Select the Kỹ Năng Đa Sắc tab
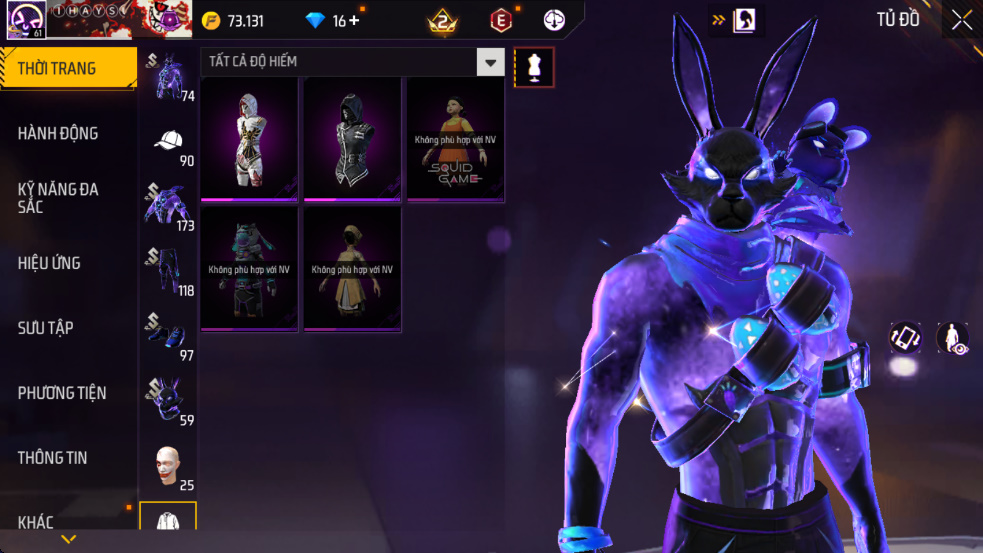This screenshot has width=983, height=553. (x=67, y=197)
